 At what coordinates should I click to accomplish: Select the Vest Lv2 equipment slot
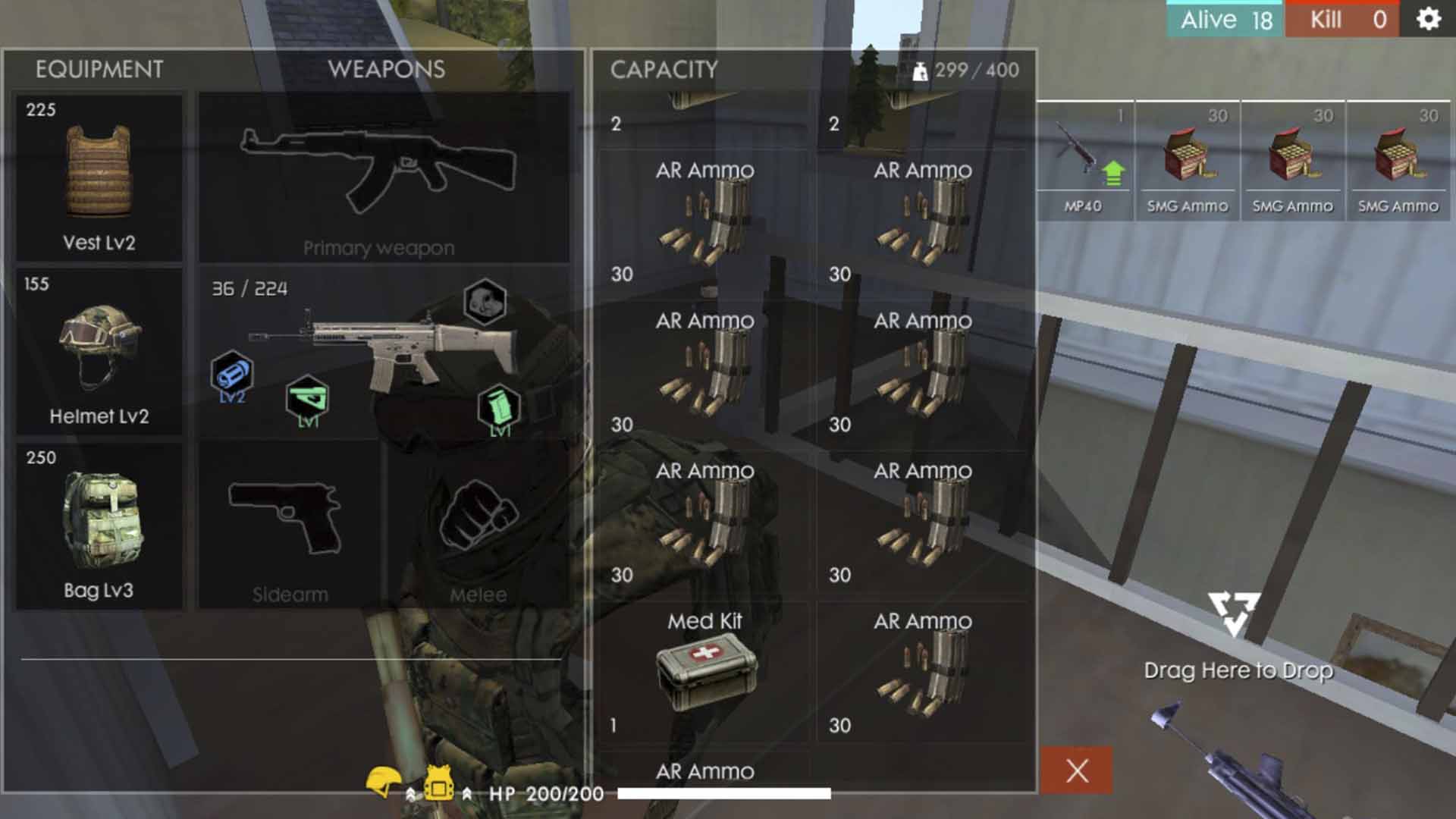tap(99, 177)
